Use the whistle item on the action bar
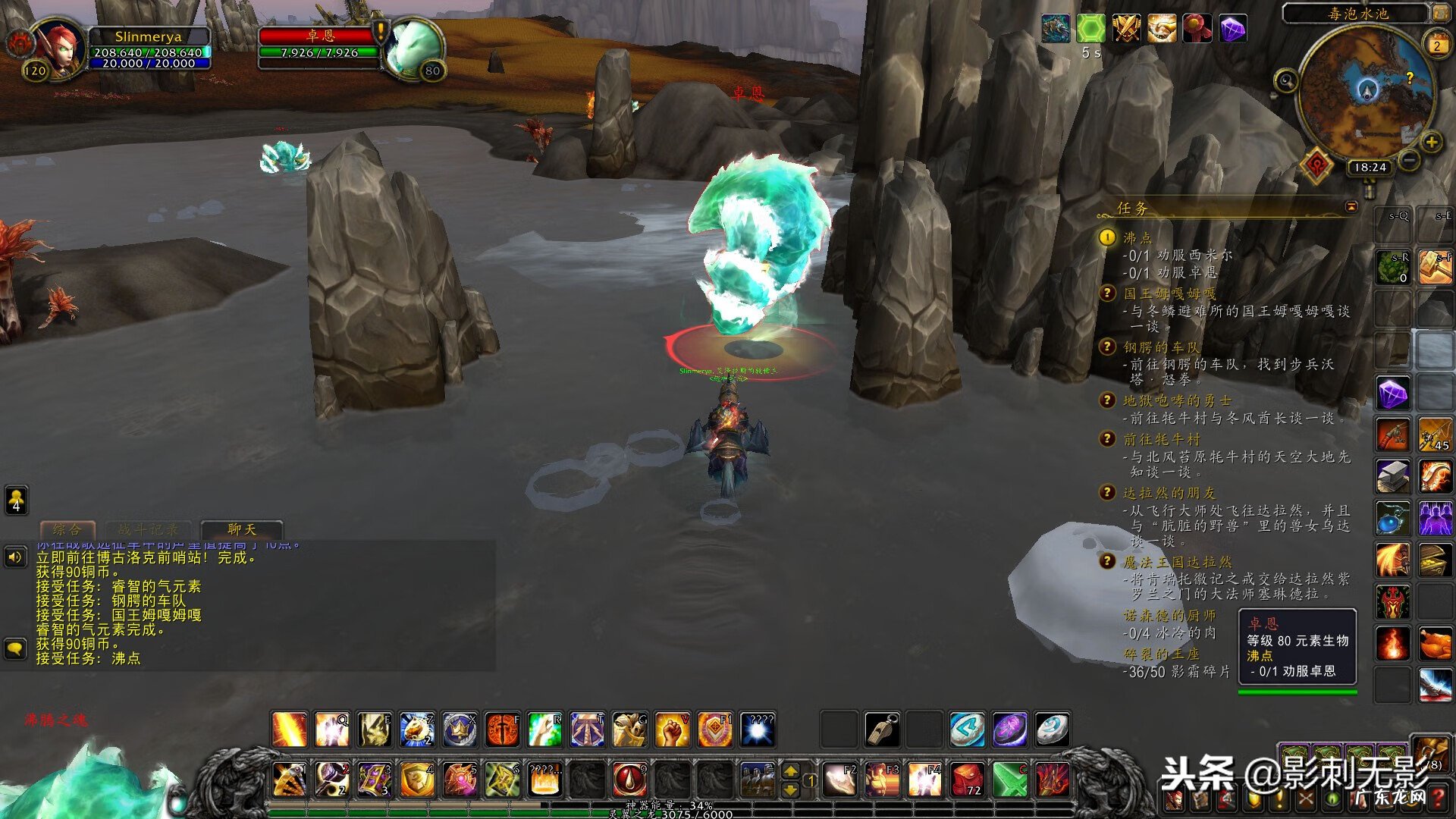 (882, 730)
